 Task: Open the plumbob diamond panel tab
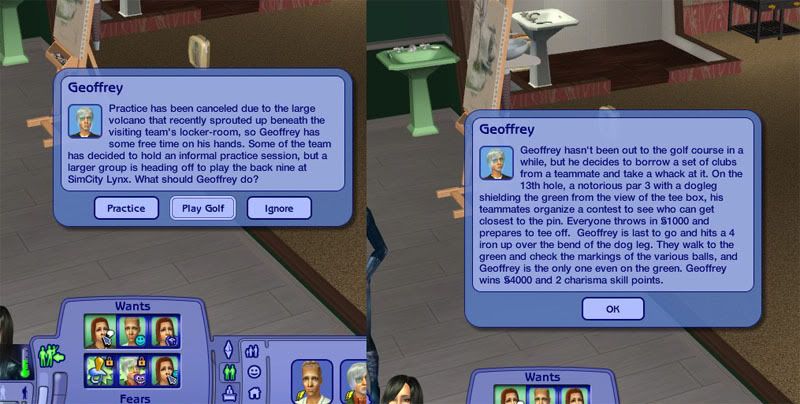tap(228, 350)
